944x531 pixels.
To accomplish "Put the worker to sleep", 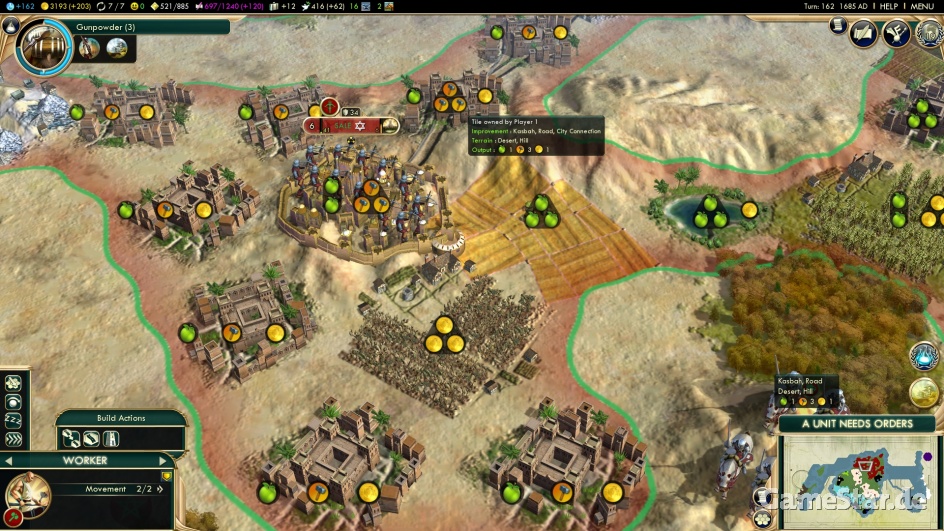I will tap(14, 420).
